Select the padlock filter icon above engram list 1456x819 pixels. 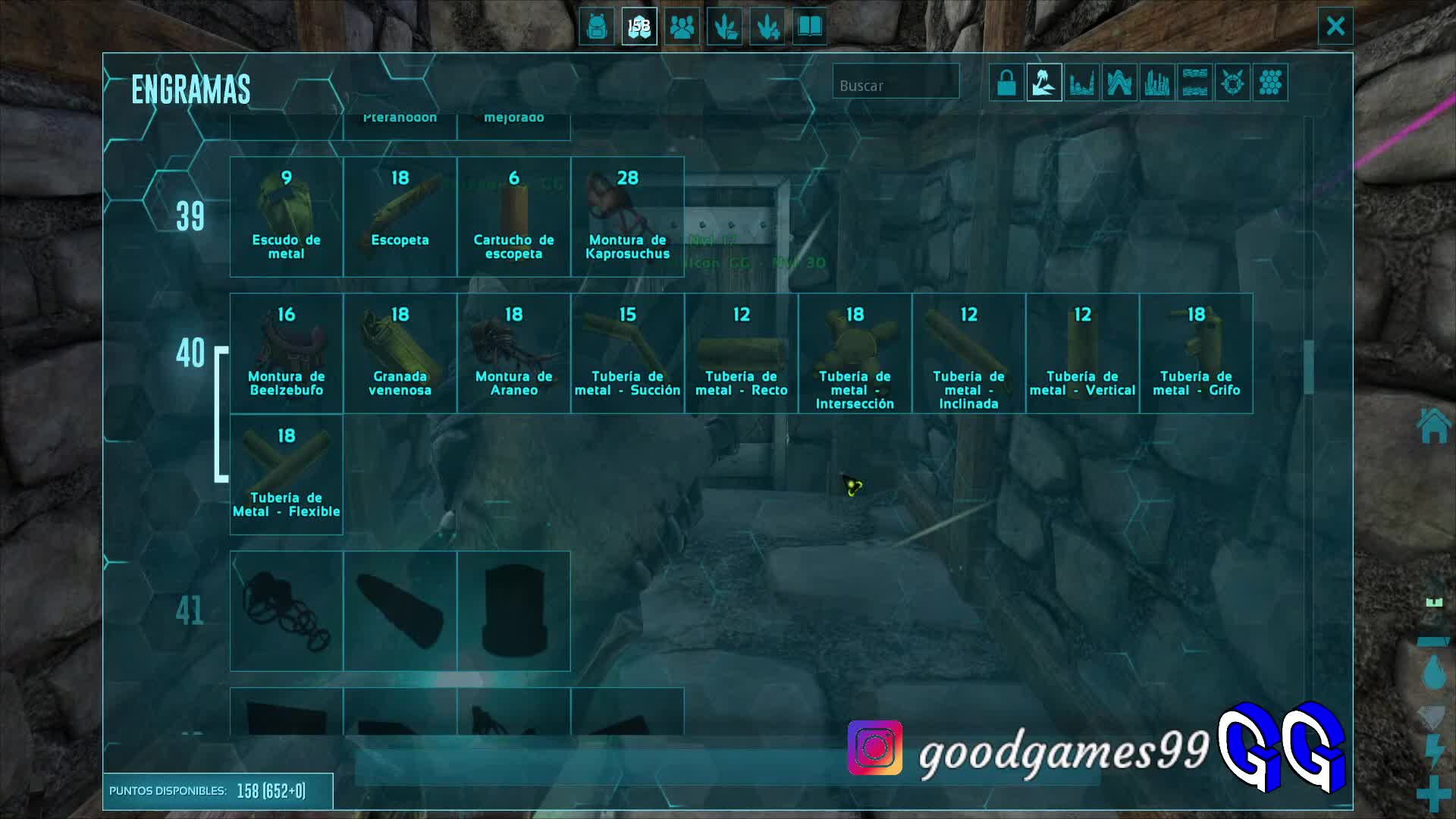[x=1006, y=82]
